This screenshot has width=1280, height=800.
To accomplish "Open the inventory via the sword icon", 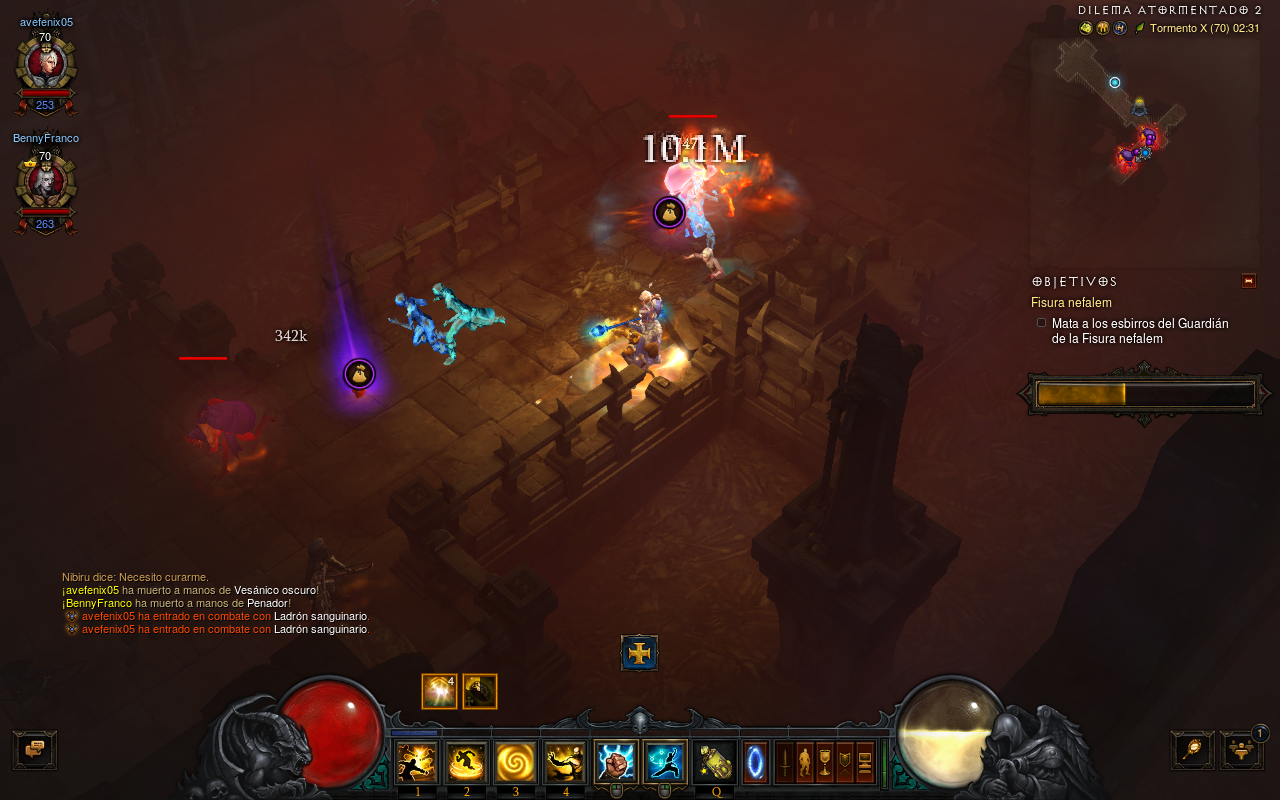I will click(785, 762).
